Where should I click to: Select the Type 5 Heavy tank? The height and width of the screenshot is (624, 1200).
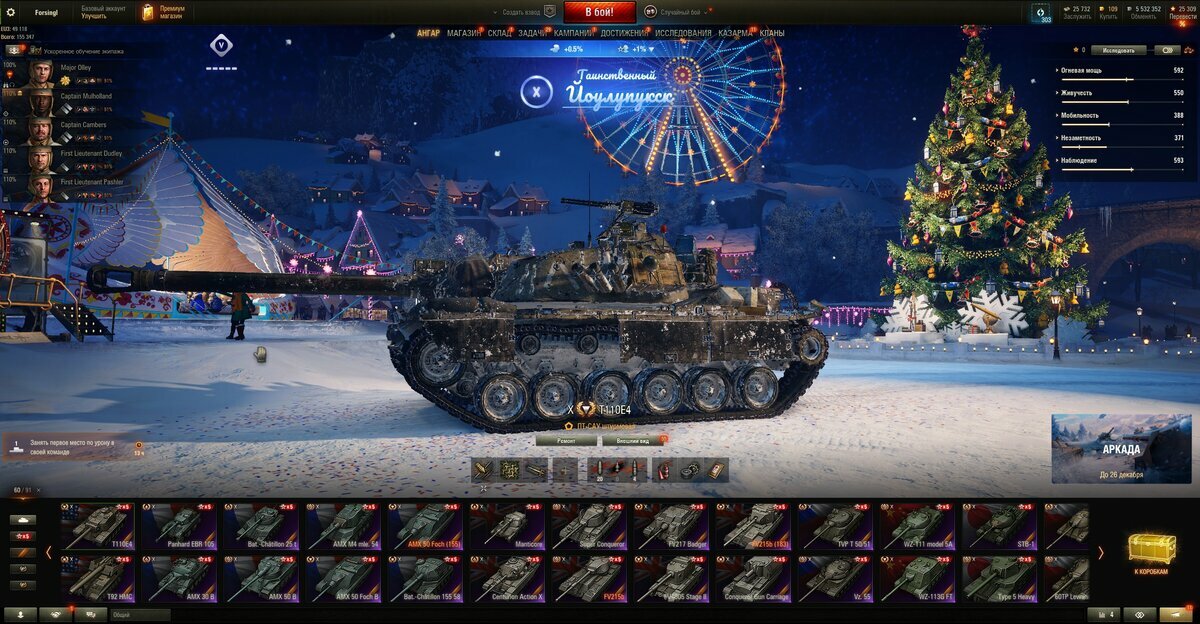click(1001, 578)
